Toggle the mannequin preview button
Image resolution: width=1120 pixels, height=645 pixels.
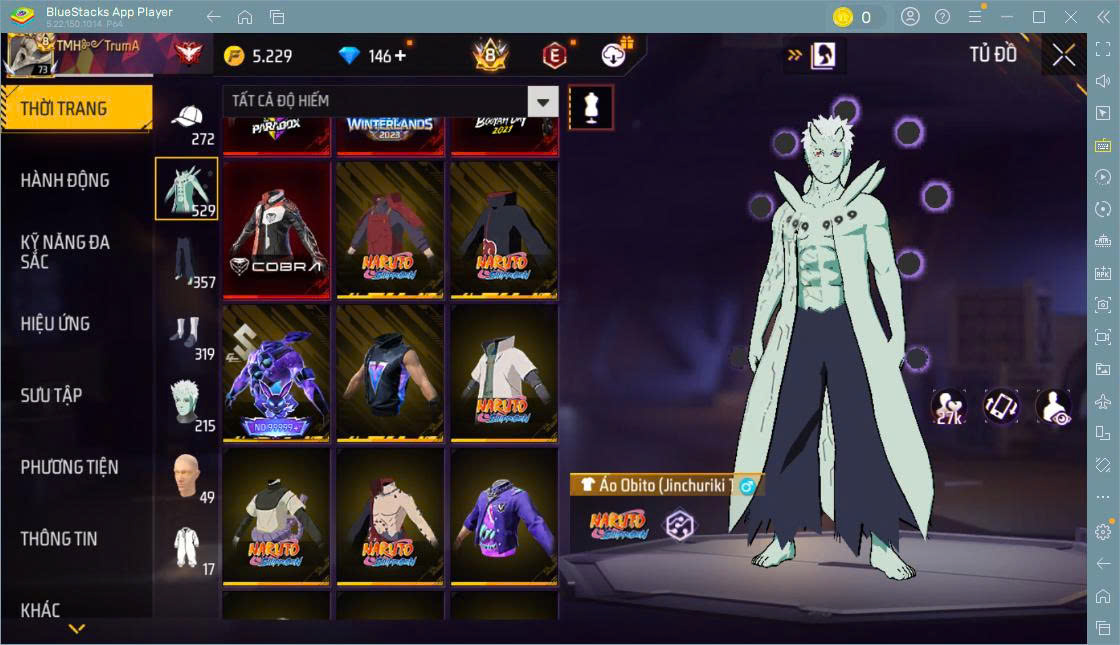pyautogui.click(x=591, y=107)
